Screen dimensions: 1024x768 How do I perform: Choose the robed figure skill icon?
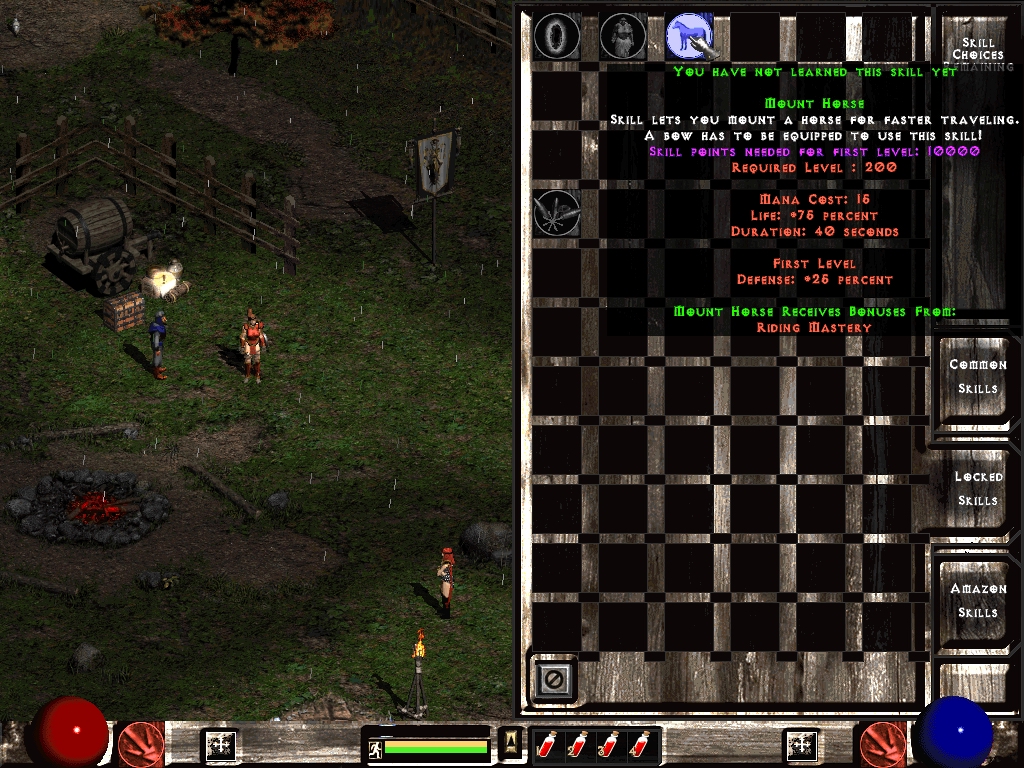[623, 37]
